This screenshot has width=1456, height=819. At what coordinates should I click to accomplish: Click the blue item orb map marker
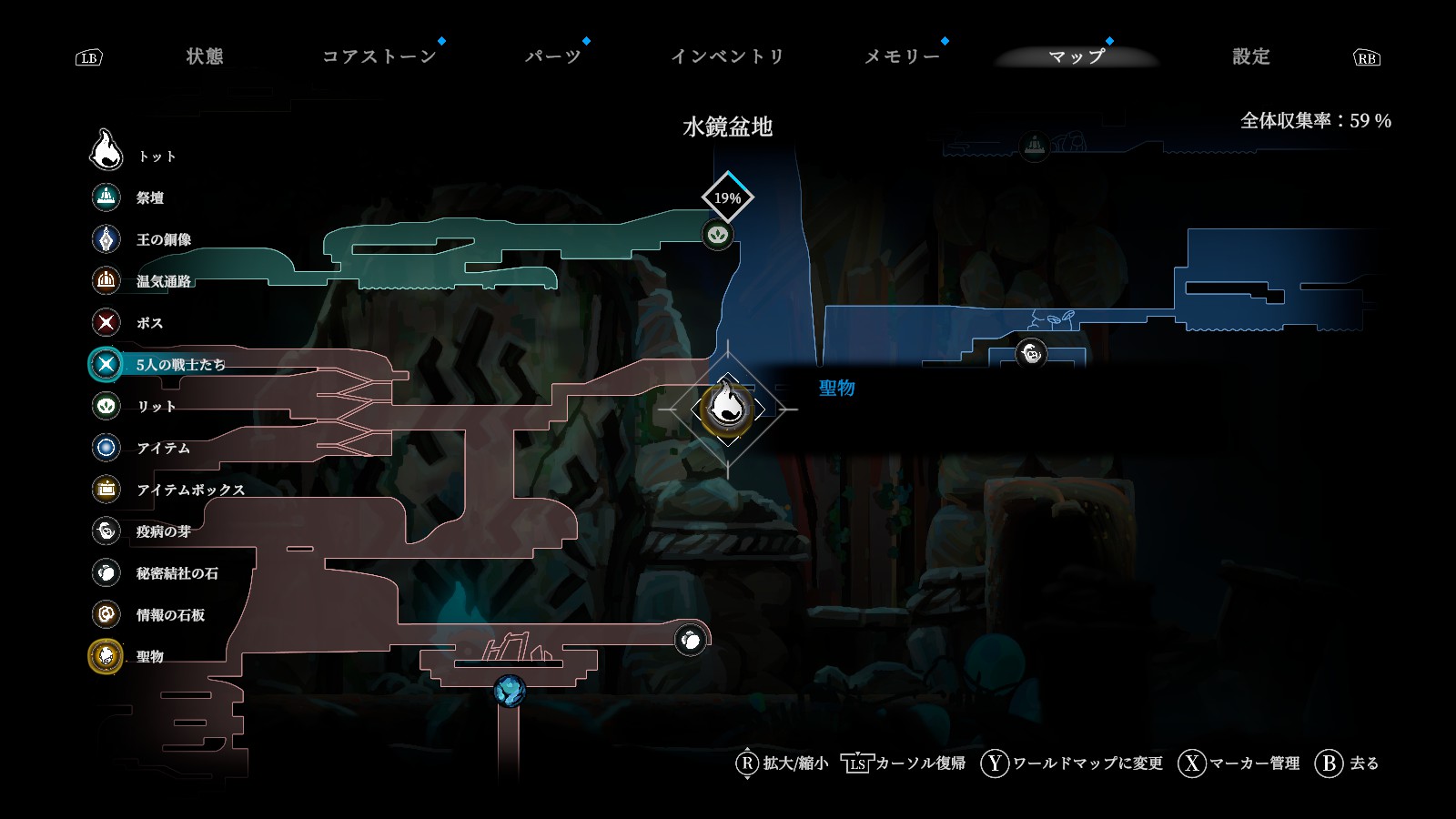click(x=510, y=691)
